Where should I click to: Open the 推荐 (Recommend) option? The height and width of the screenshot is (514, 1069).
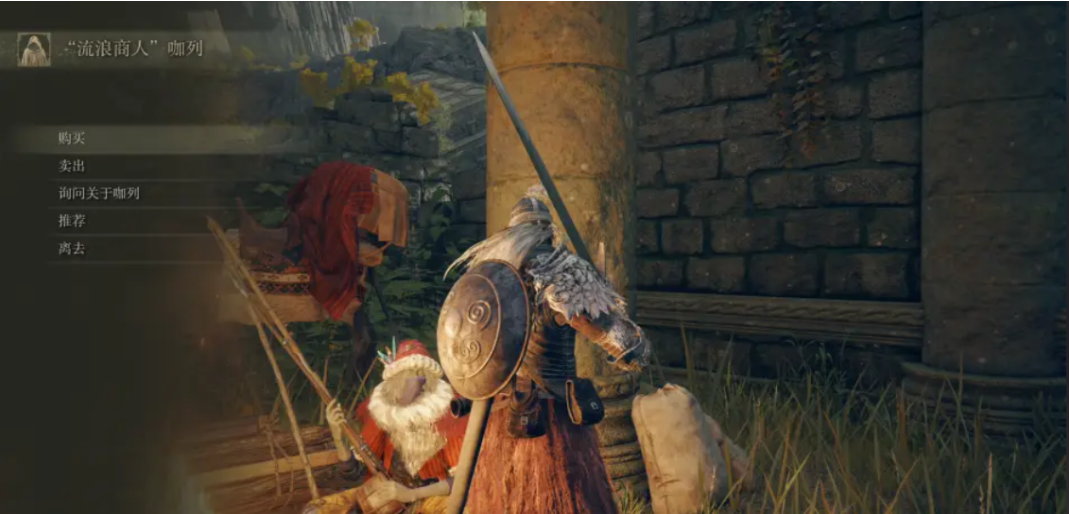pyautogui.click(x=72, y=221)
